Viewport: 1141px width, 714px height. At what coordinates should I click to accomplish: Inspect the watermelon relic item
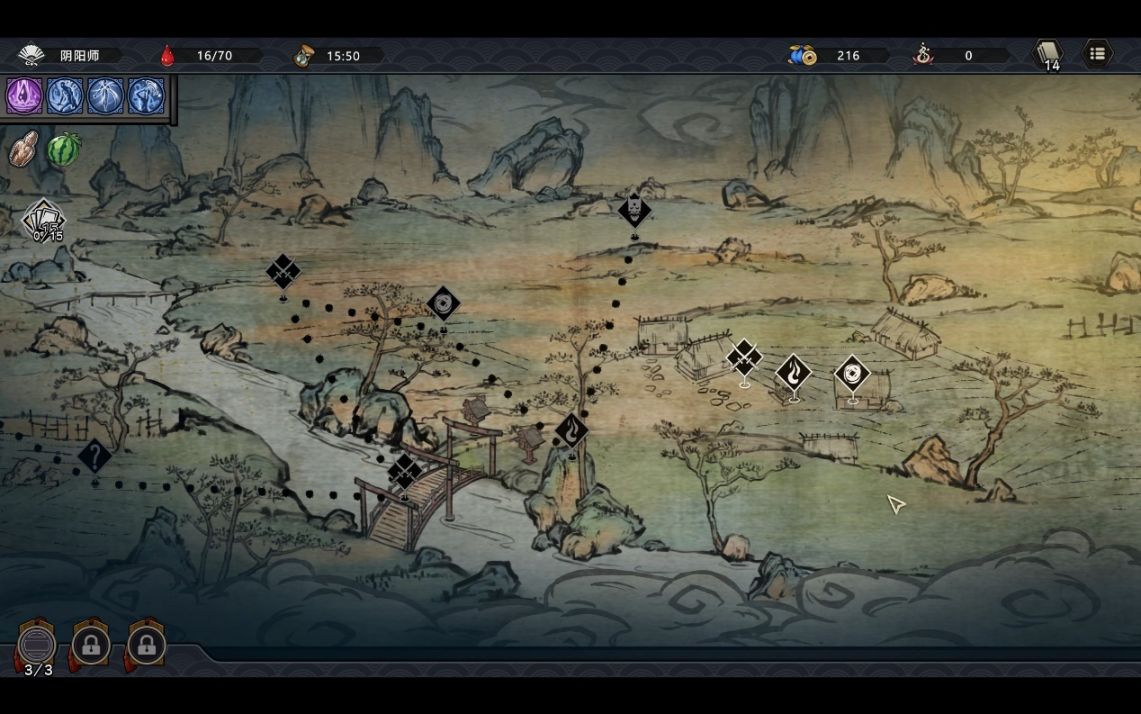[64, 150]
